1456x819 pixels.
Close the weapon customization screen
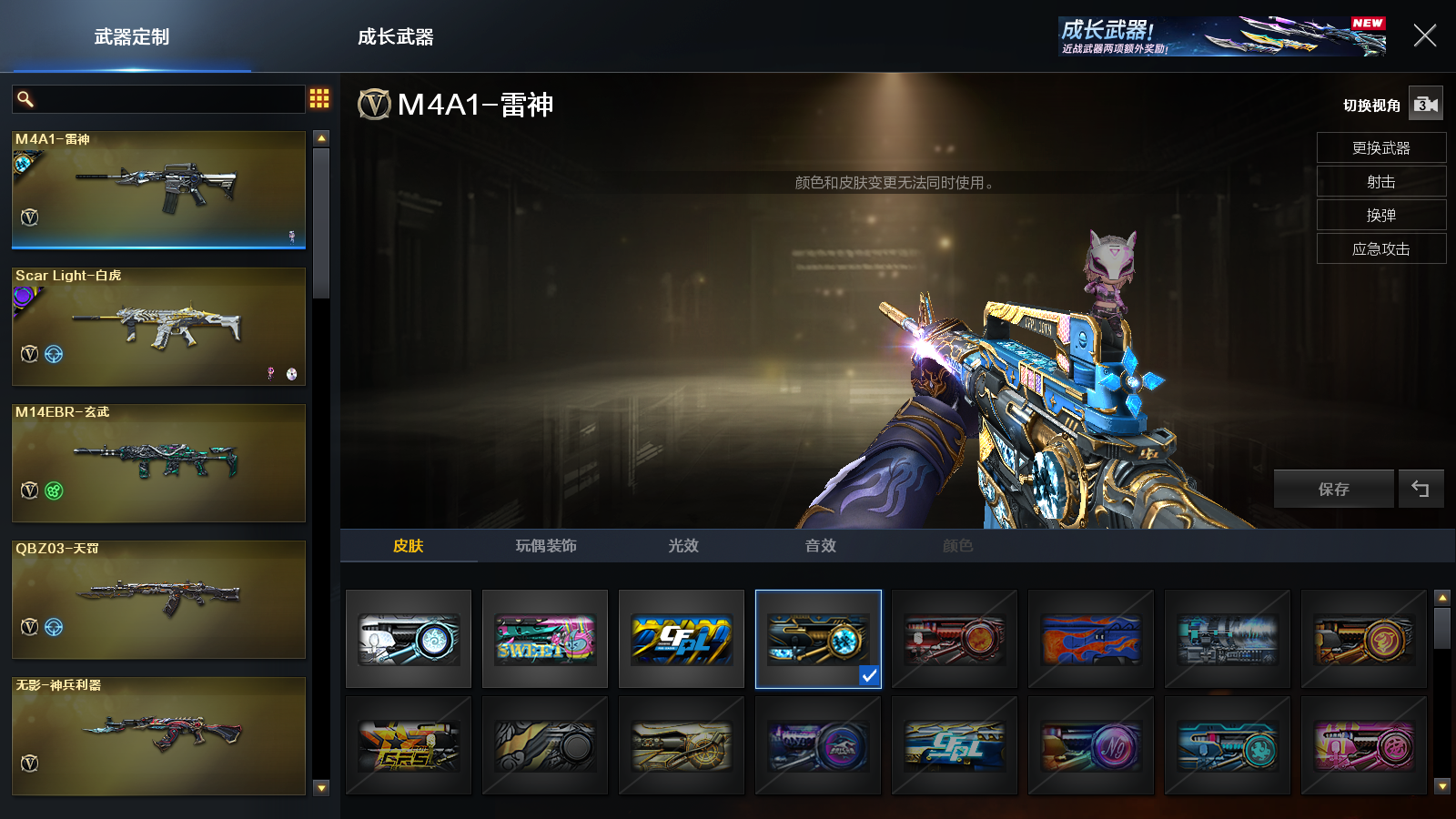(1424, 35)
